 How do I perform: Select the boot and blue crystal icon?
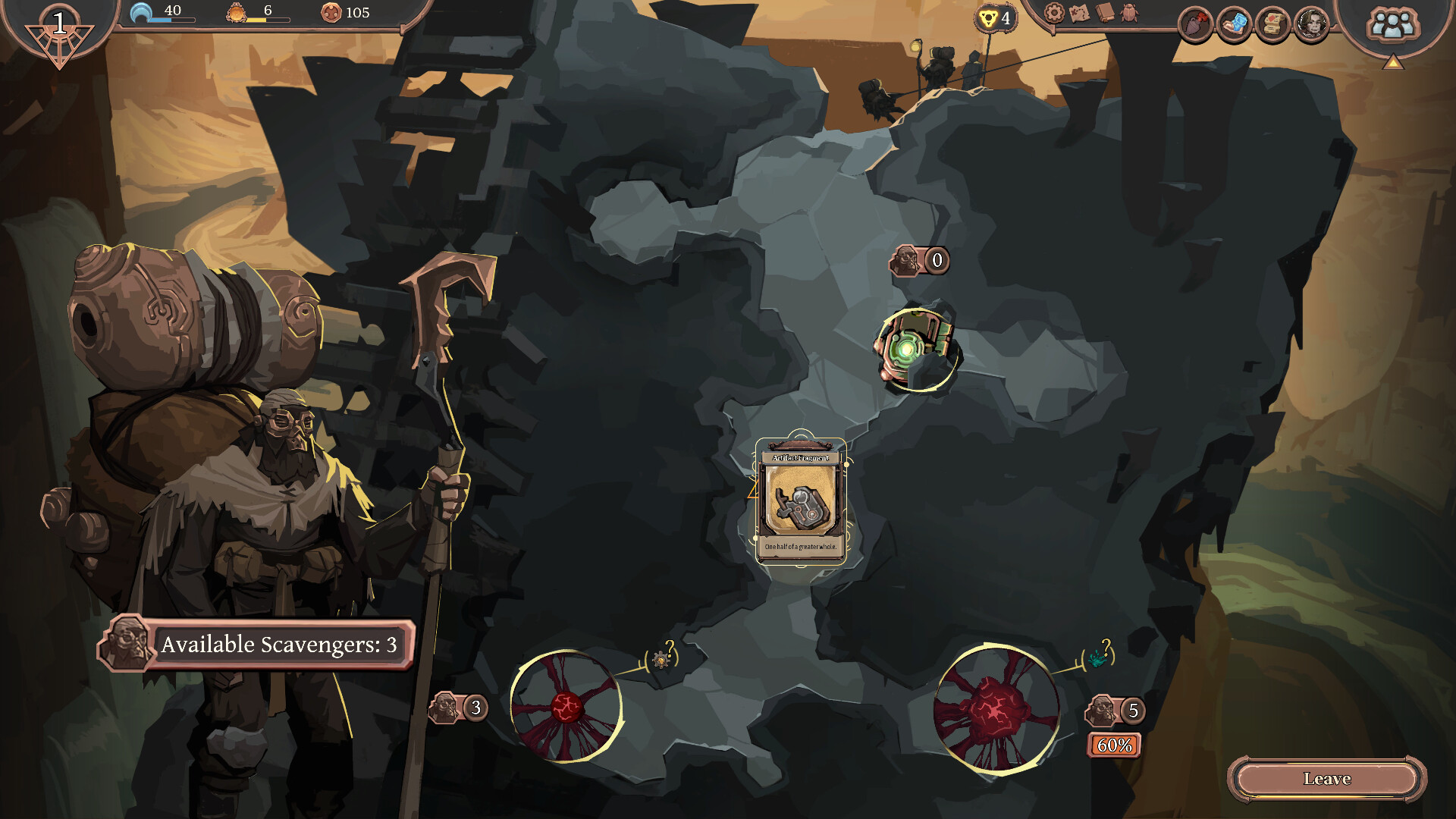click(x=1234, y=24)
